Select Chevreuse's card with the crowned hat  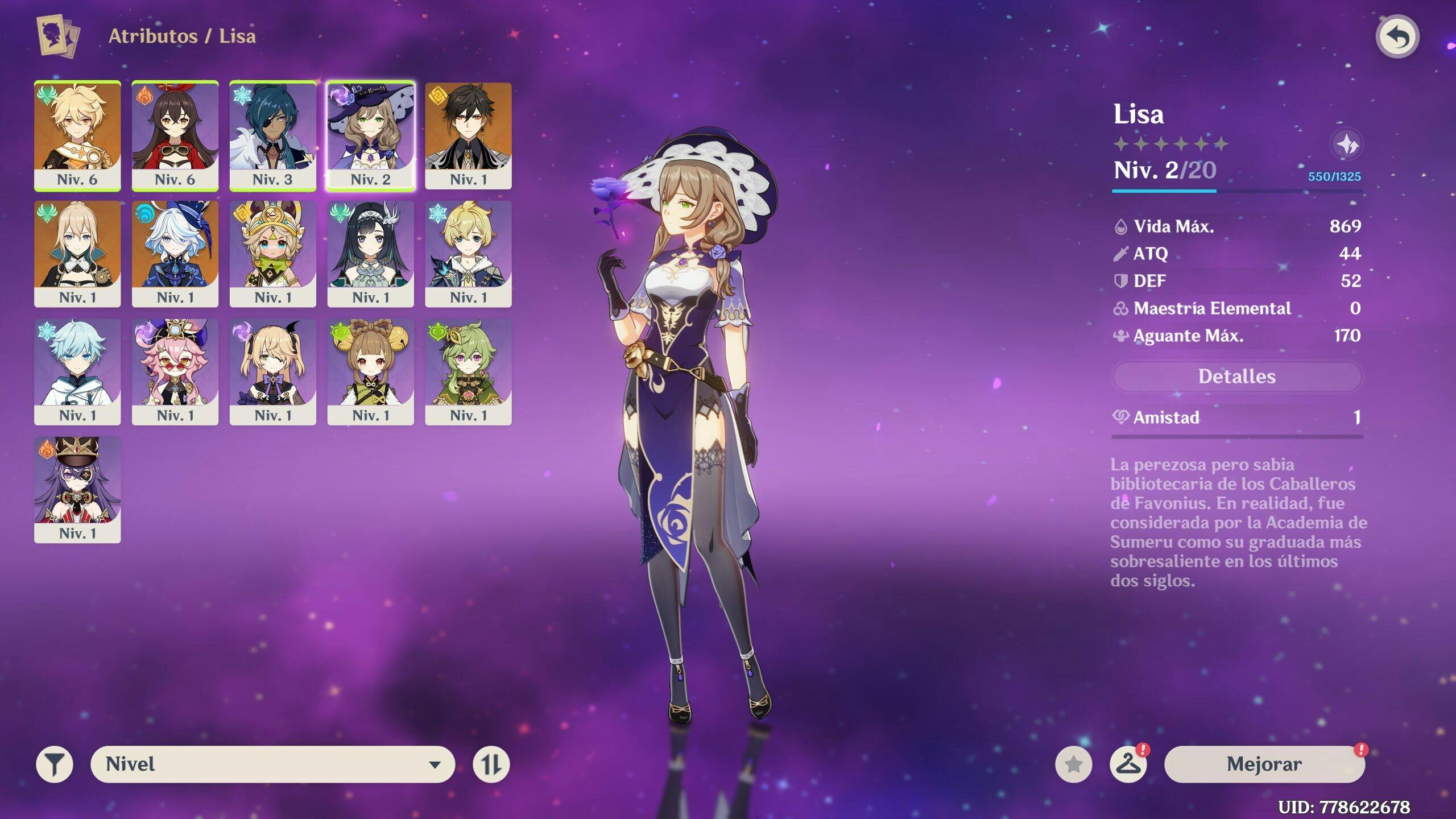click(x=77, y=489)
